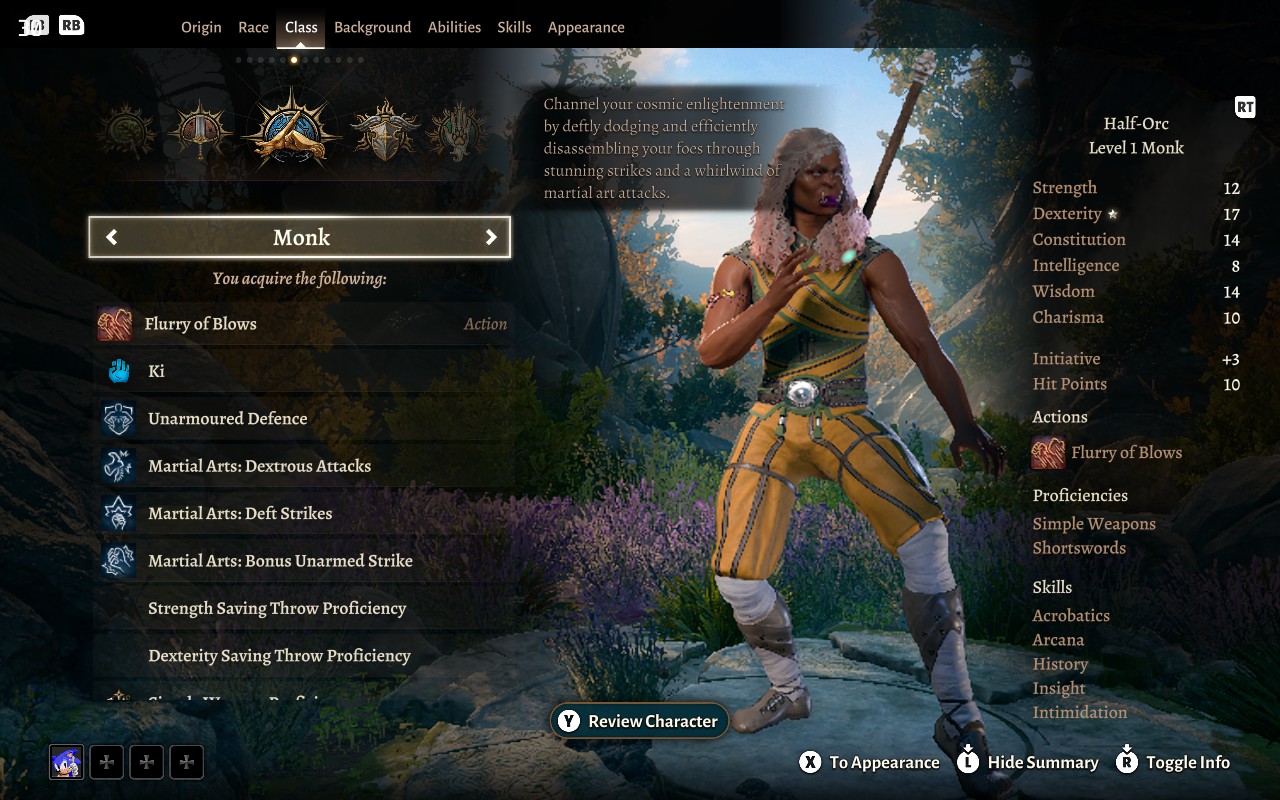Click To Appearance at the bottom
The image size is (1280, 800).
pos(869,762)
